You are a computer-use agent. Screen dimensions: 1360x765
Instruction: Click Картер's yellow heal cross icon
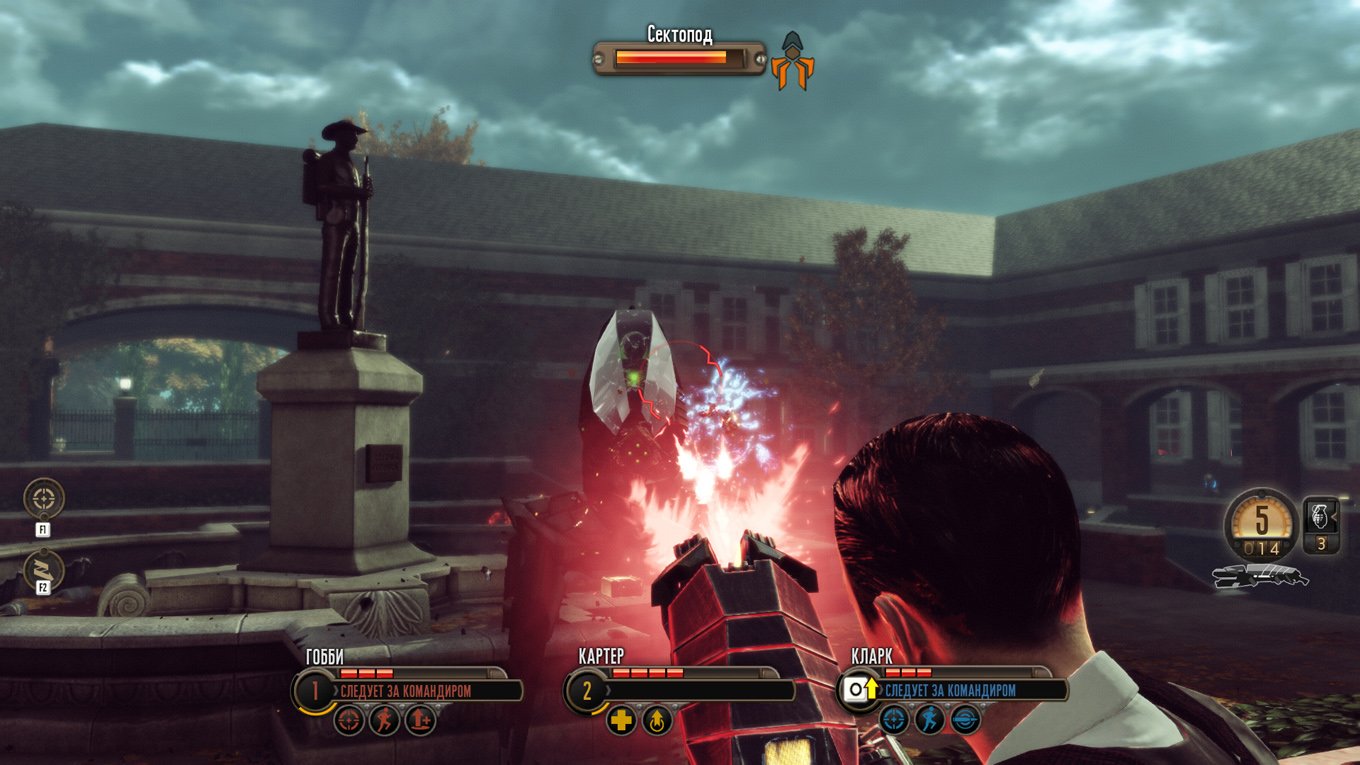click(x=621, y=720)
